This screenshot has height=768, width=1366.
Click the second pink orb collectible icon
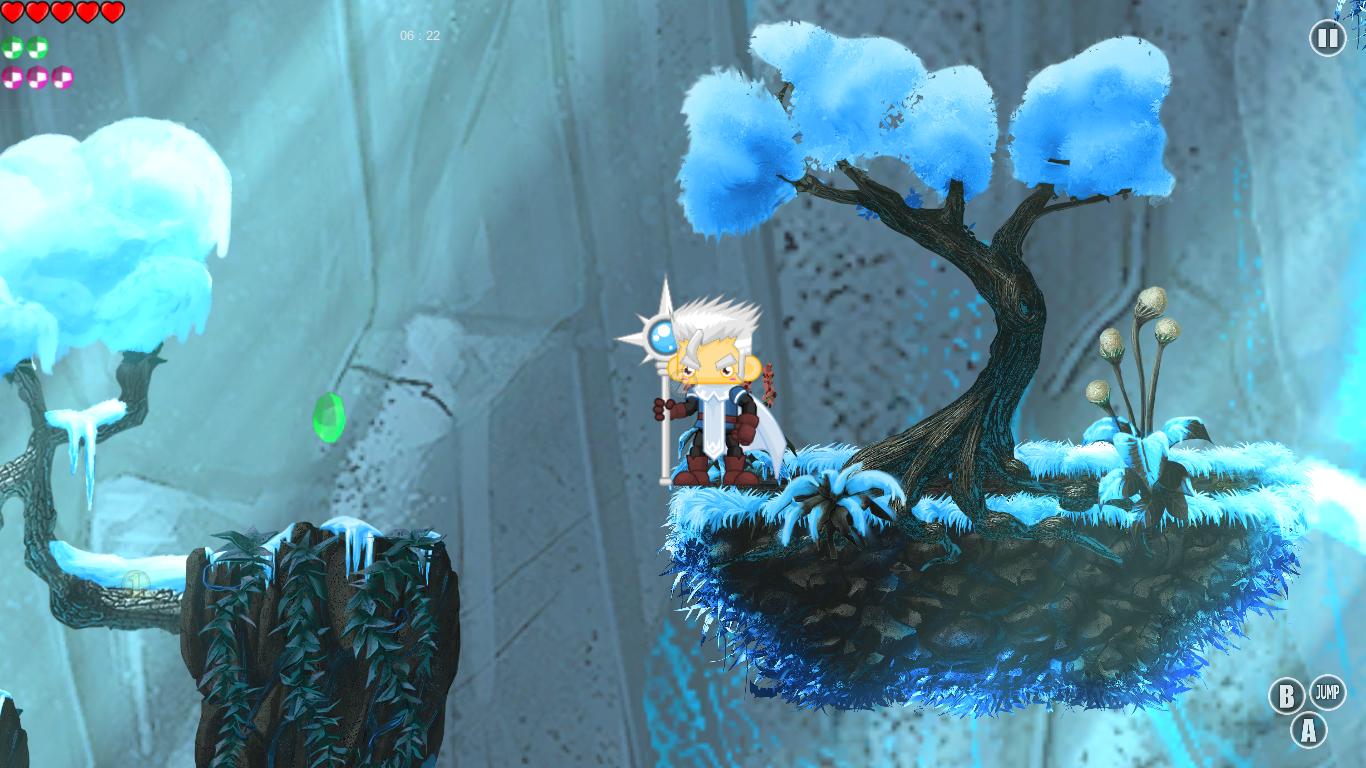38,77
